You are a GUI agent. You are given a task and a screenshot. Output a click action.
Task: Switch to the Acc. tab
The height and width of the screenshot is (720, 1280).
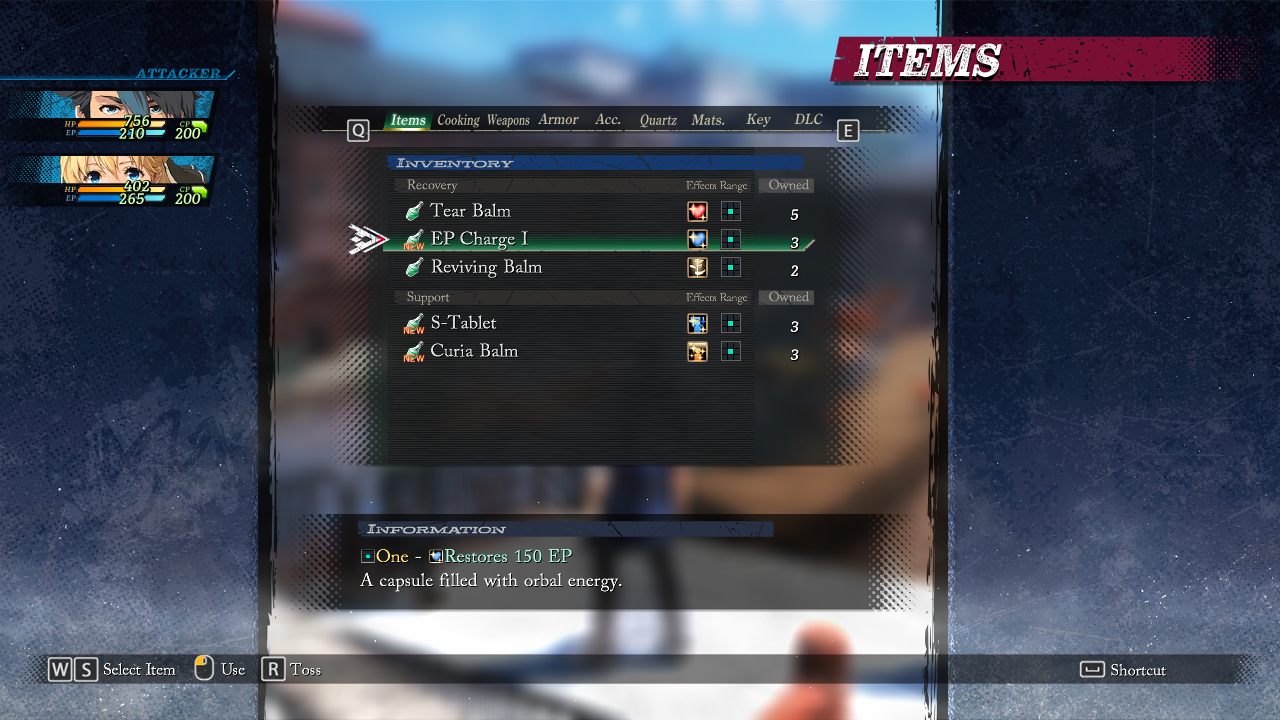pos(608,120)
